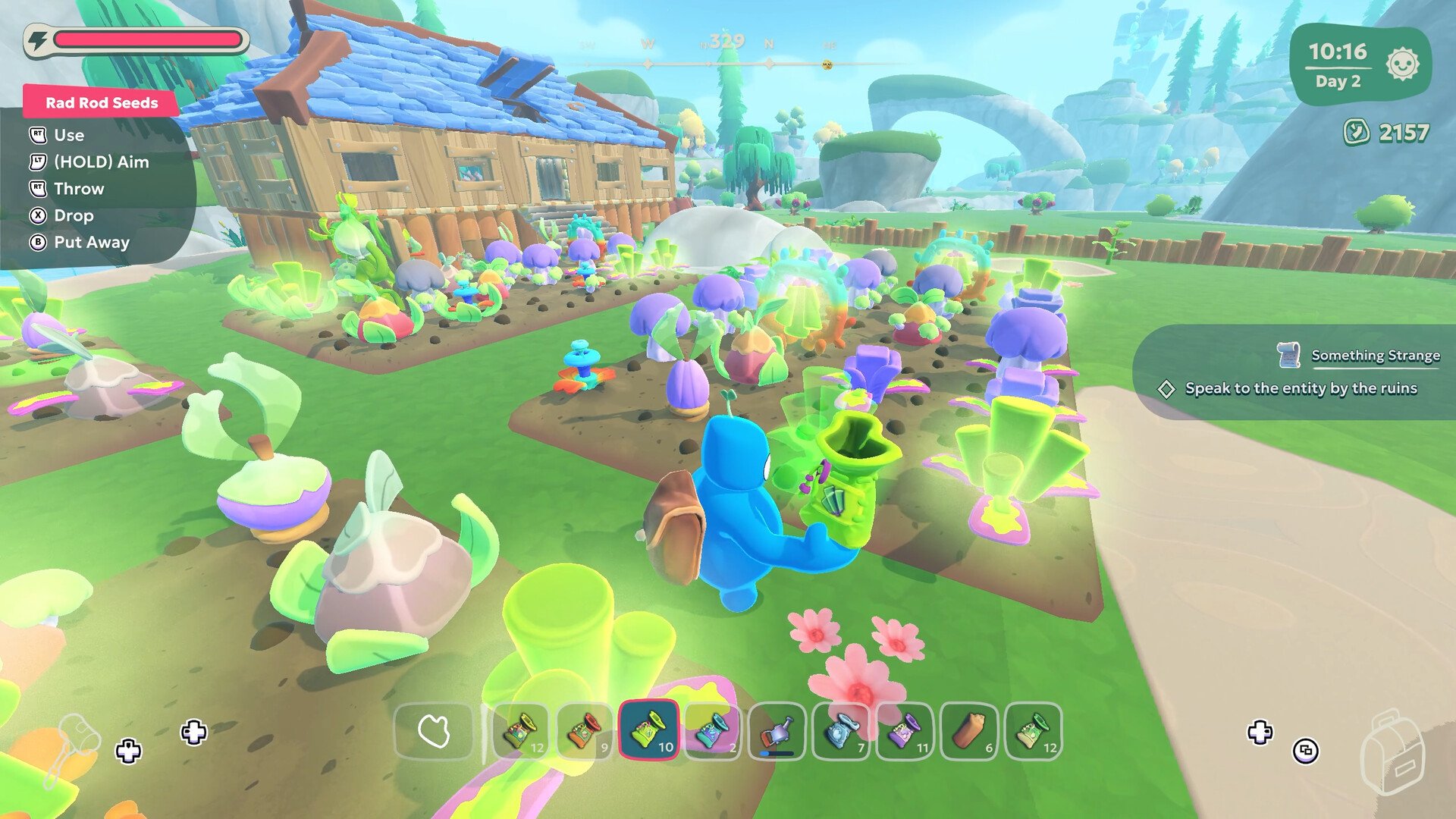This screenshot has width=1456, height=819.
Task: Equip the watering can from the hotbar
Action: 777,732
